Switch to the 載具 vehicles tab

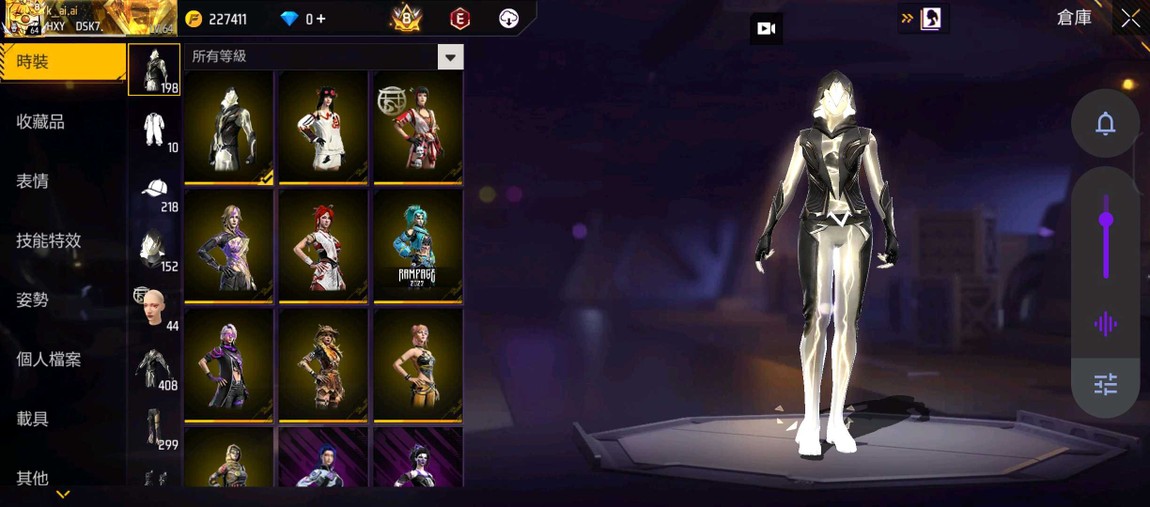32,419
